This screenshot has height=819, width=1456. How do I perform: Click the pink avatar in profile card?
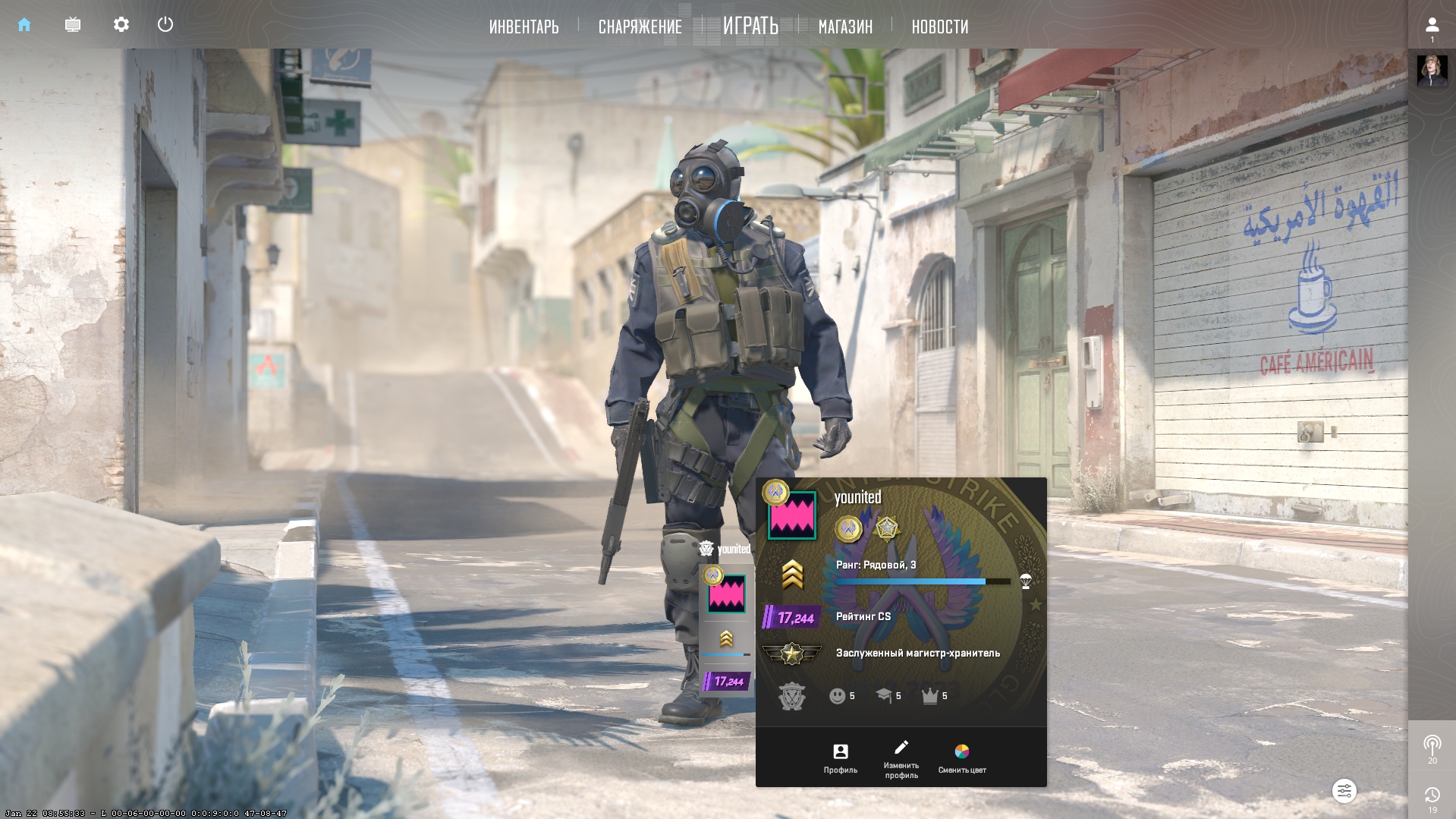tap(792, 515)
